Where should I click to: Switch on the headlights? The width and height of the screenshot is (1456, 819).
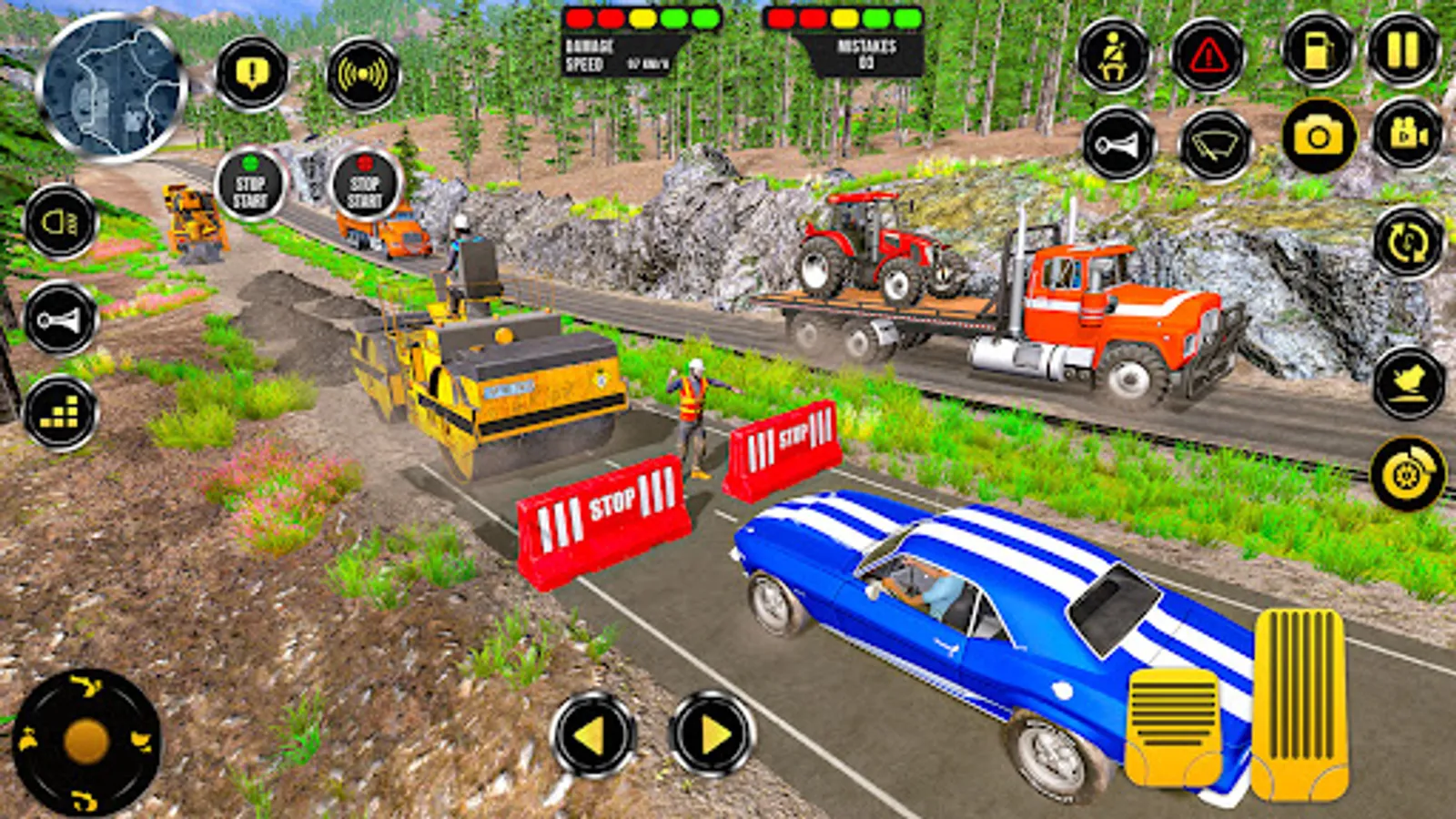60,221
